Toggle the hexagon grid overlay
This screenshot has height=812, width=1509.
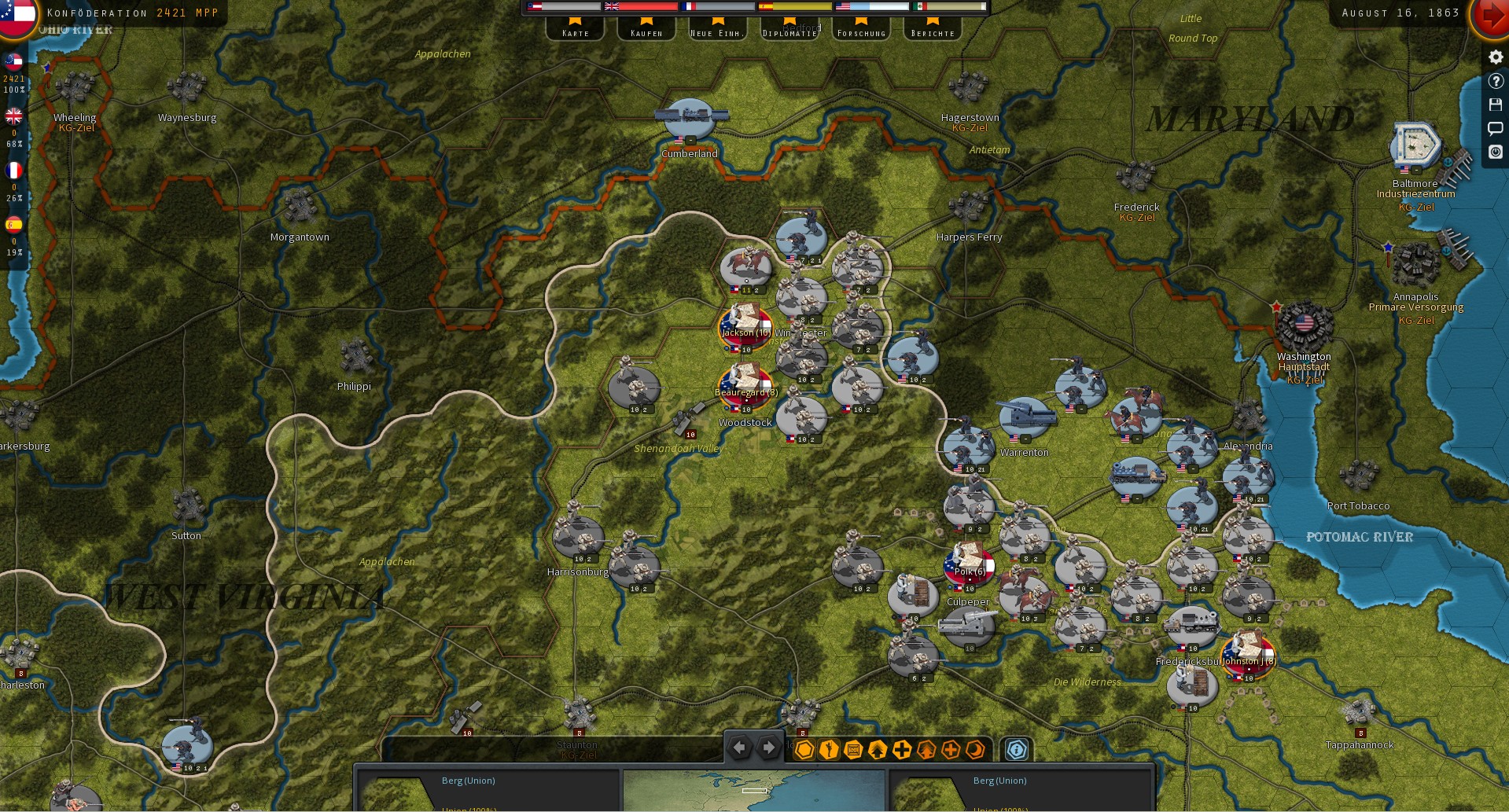point(804,749)
